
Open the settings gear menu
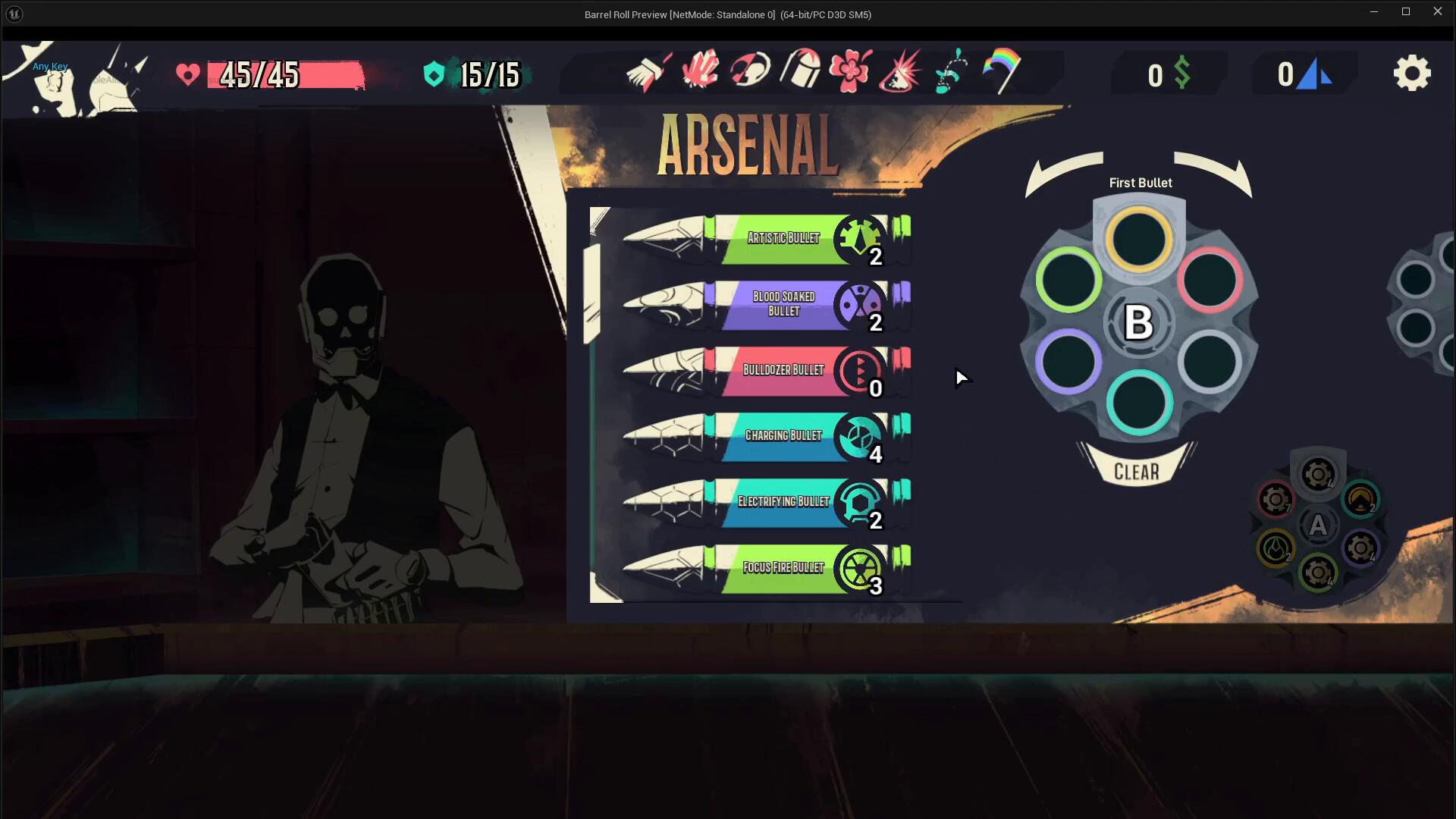[x=1411, y=74]
